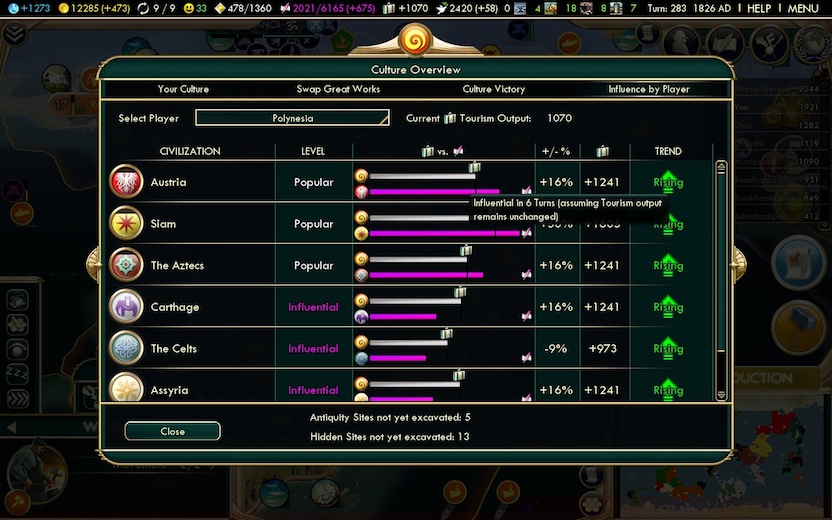Choose the Siam civilization row
832x520 pixels.
[163, 224]
